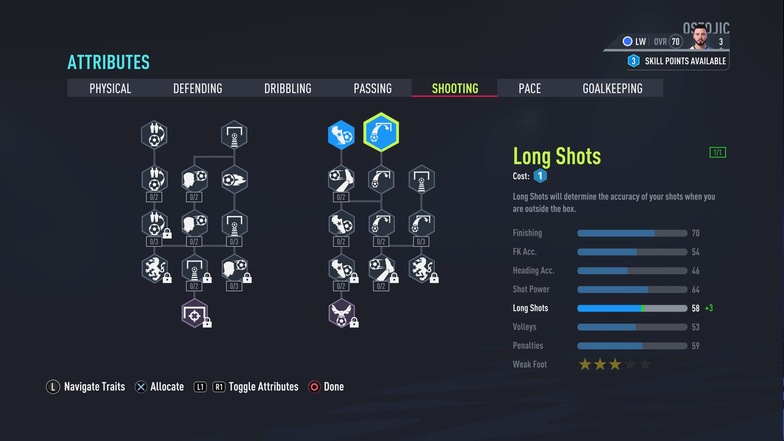Select the fiery flaming ball skill node
Image resolution: width=784 pixels, height=441 pixels.
(x=233, y=180)
